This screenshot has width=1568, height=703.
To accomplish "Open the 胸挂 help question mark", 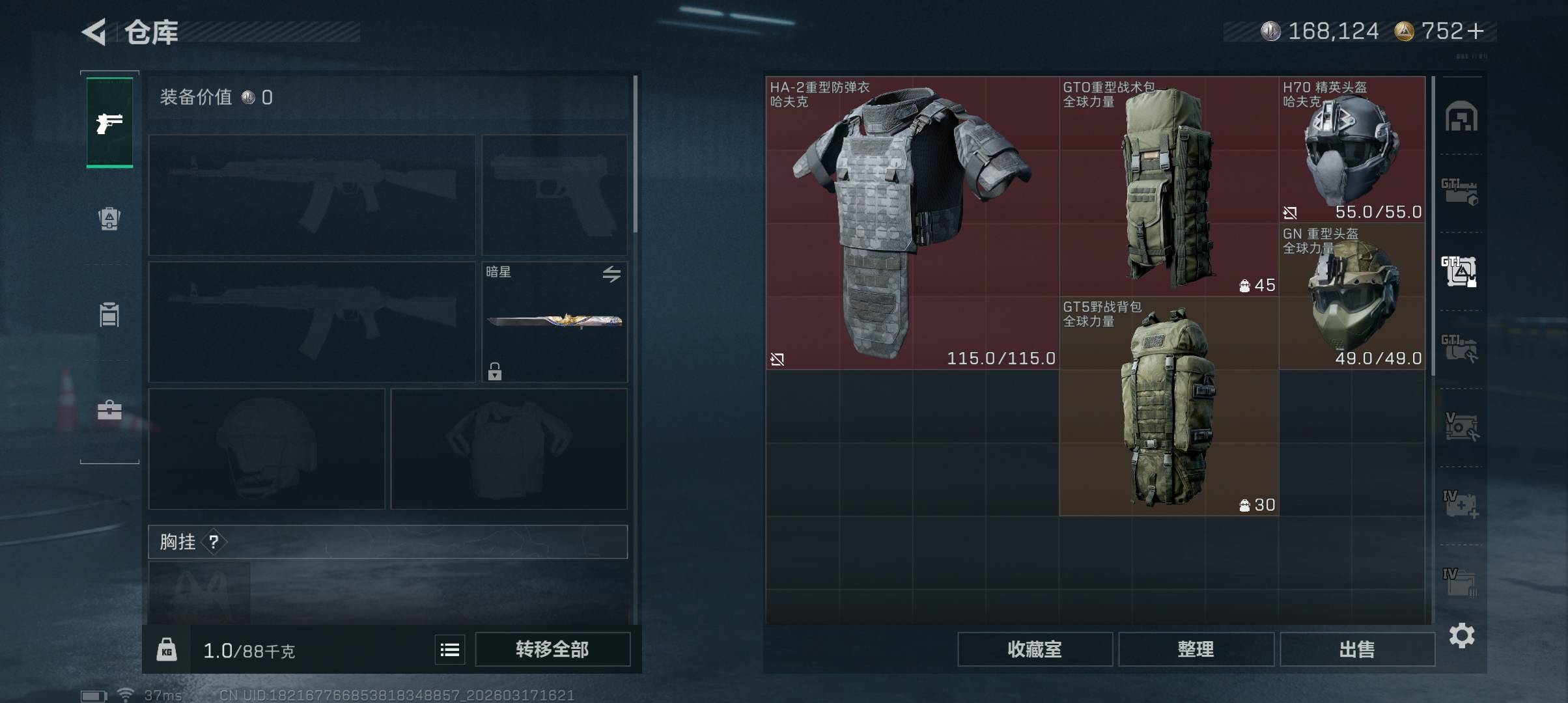I will [x=214, y=542].
